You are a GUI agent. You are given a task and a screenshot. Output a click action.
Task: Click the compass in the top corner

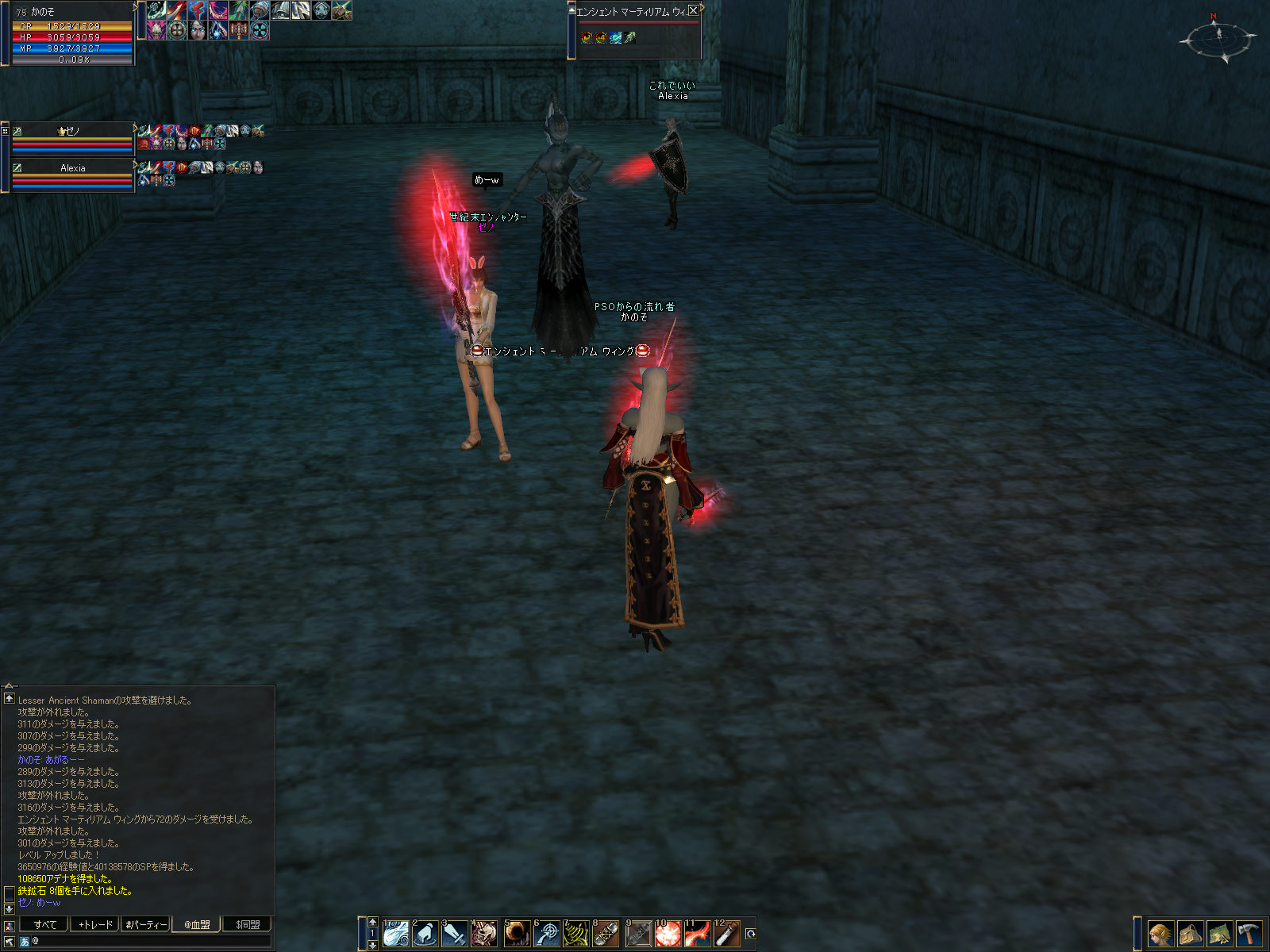tap(1218, 38)
